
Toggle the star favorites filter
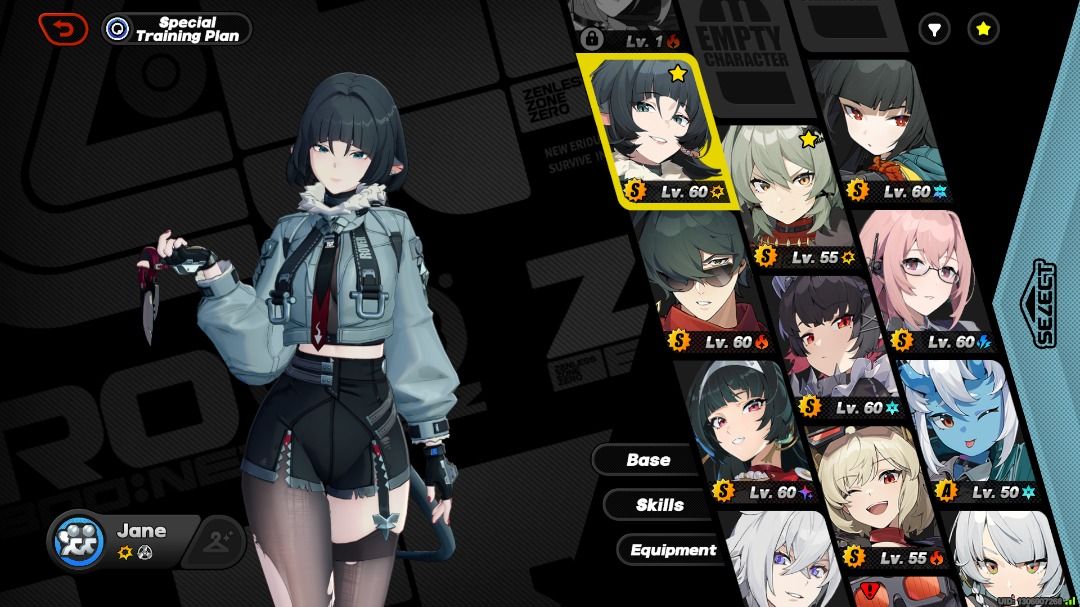pyautogui.click(x=983, y=30)
